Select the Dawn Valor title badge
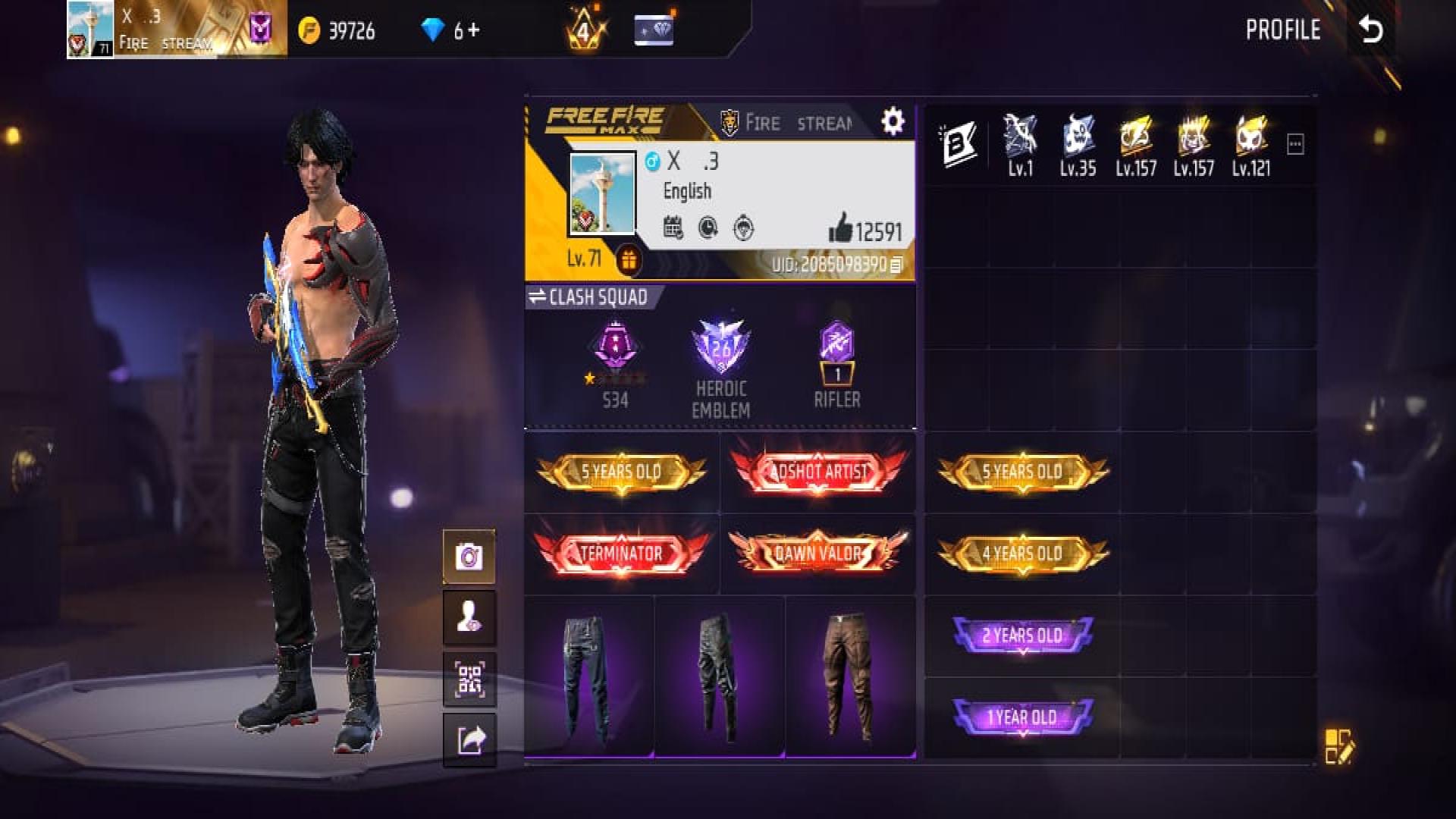The width and height of the screenshot is (1456, 819). [x=817, y=553]
